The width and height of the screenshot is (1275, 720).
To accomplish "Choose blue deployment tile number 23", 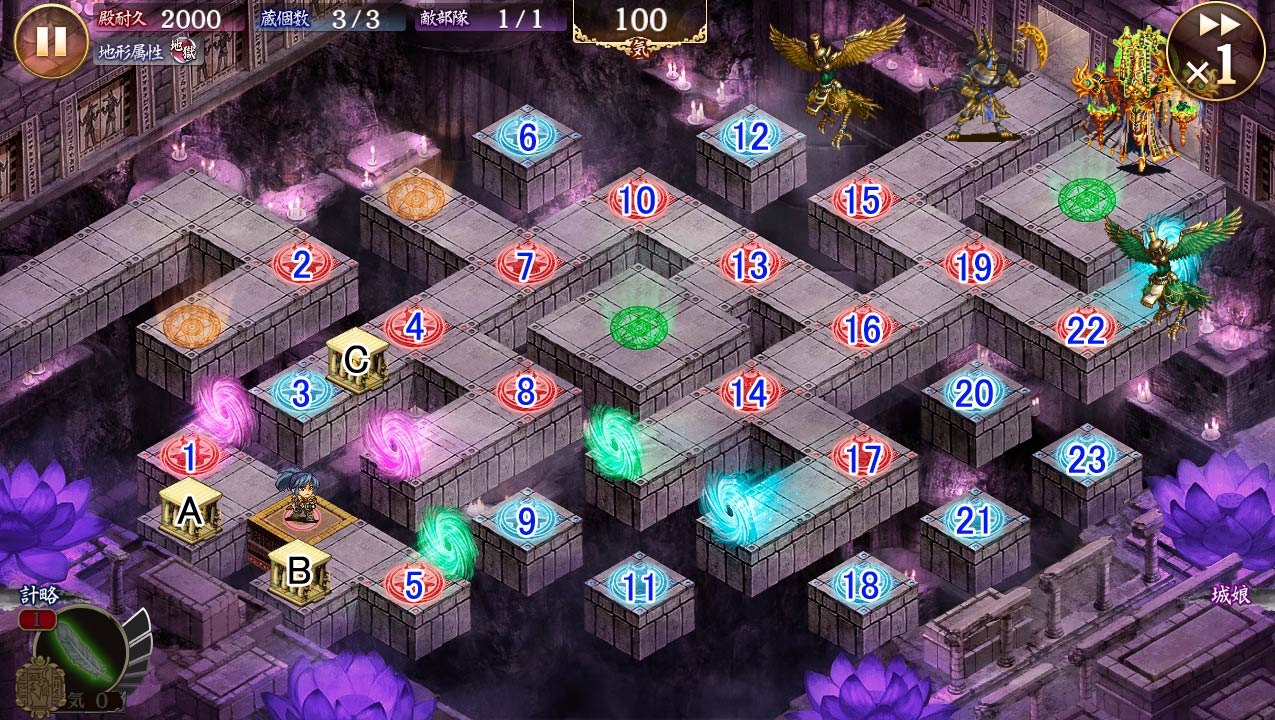I will point(1086,459).
